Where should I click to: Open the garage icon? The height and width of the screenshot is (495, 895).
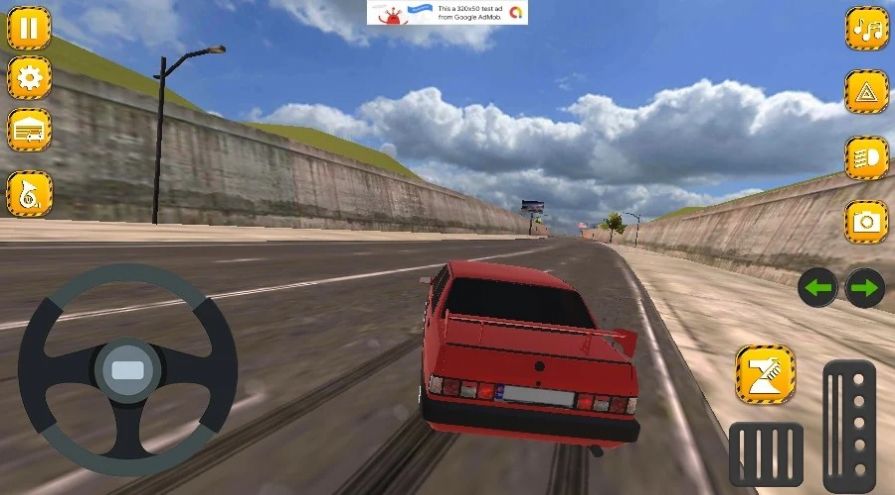point(29,130)
